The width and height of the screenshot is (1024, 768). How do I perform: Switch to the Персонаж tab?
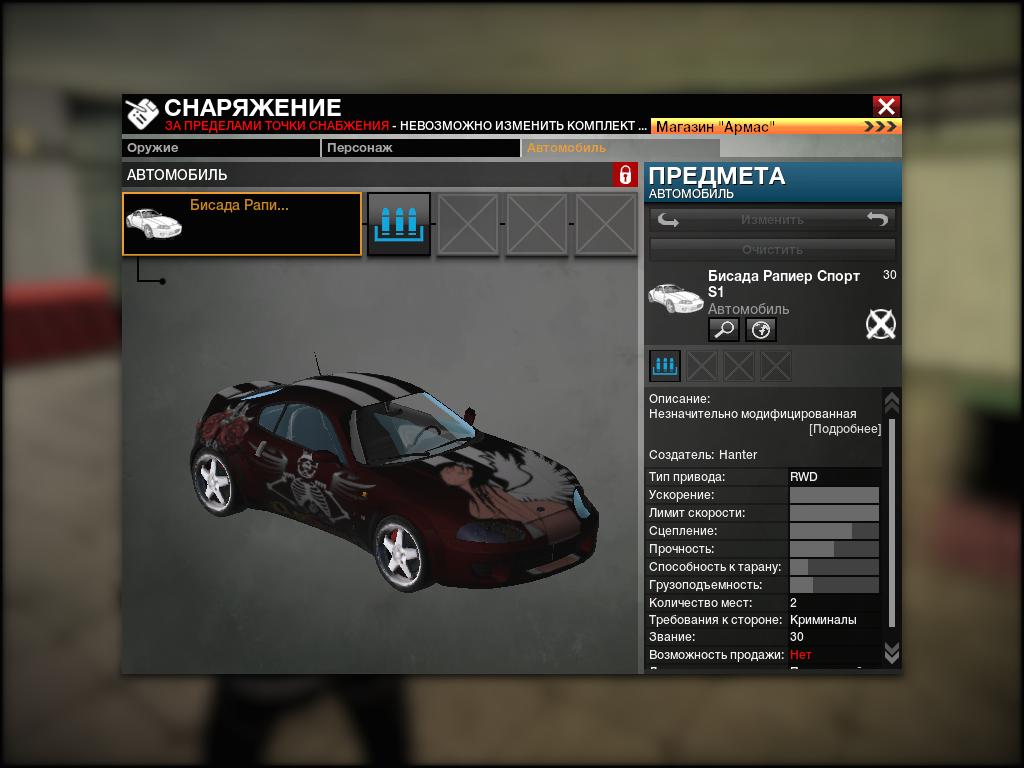[x=420, y=148]
